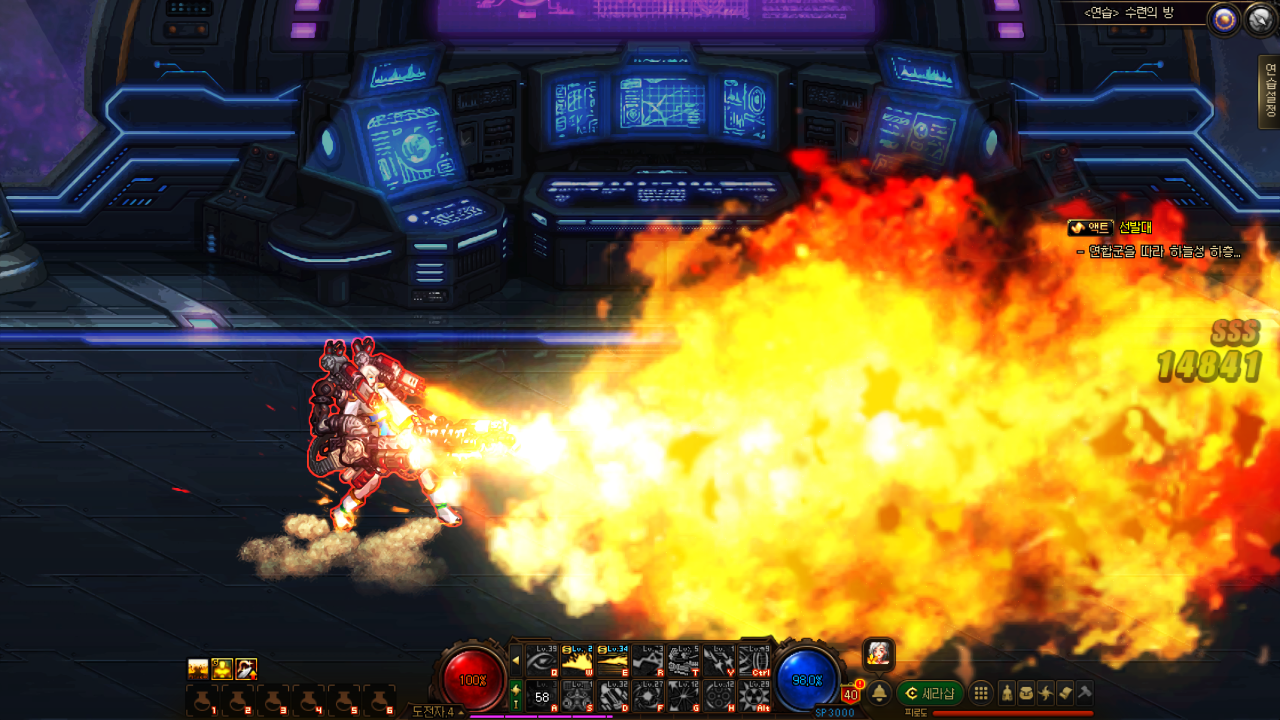
Task: Click the golden body buff icon
Action: click(x=222, y=668)
